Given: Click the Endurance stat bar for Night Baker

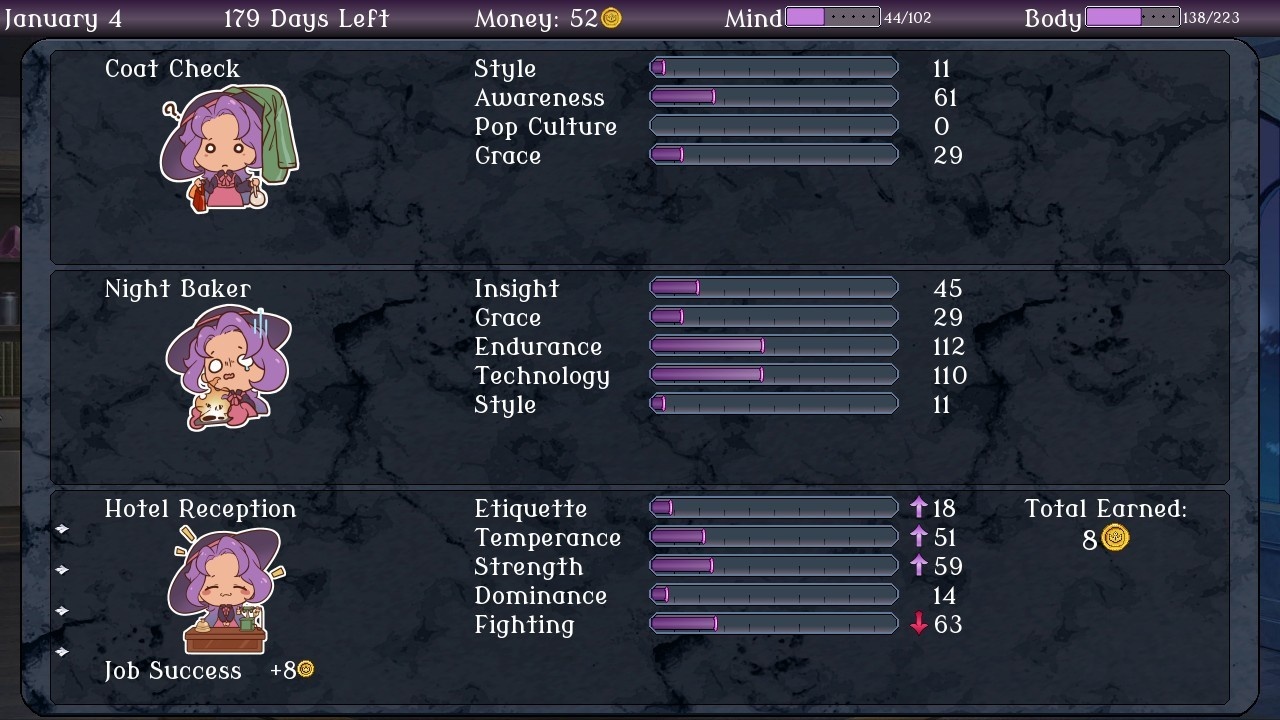Looking at the screenshot, I should [775, 345].
